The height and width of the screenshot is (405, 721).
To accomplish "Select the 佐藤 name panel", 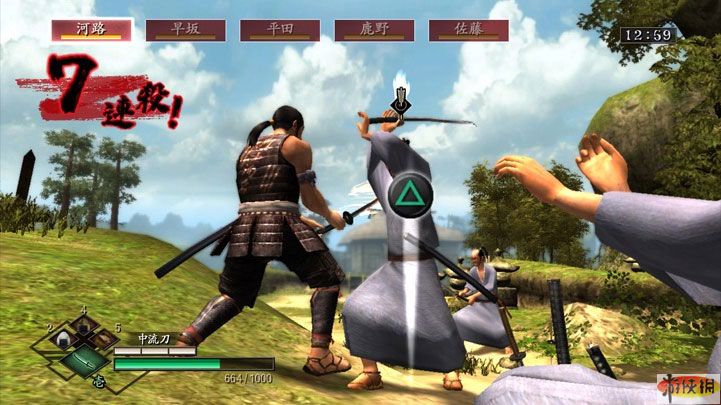I will click(468, 30).
